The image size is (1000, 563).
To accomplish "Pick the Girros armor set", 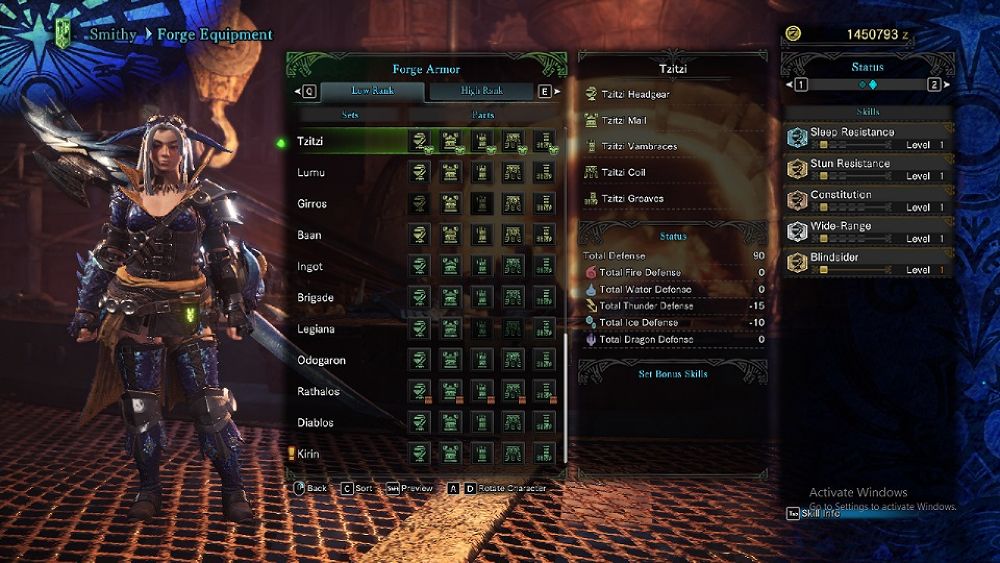I will pos(312,204).
